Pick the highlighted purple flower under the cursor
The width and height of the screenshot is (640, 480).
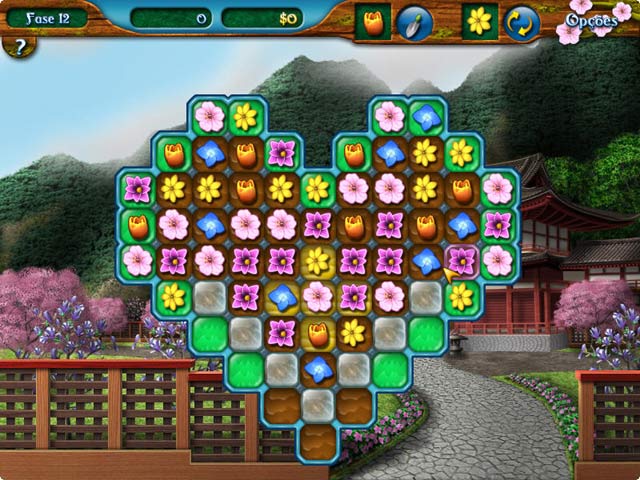461,260
